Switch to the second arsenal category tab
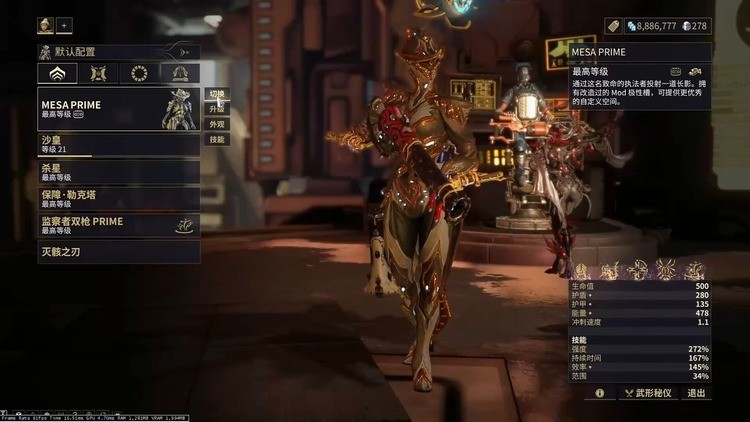Viewport: 750px width, 422px height. (98, 73)
